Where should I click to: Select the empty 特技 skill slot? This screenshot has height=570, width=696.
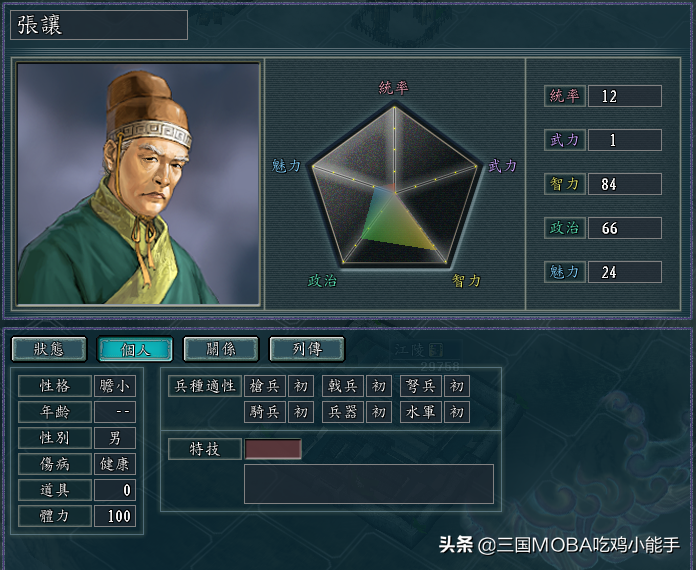(x=273, y=449)
